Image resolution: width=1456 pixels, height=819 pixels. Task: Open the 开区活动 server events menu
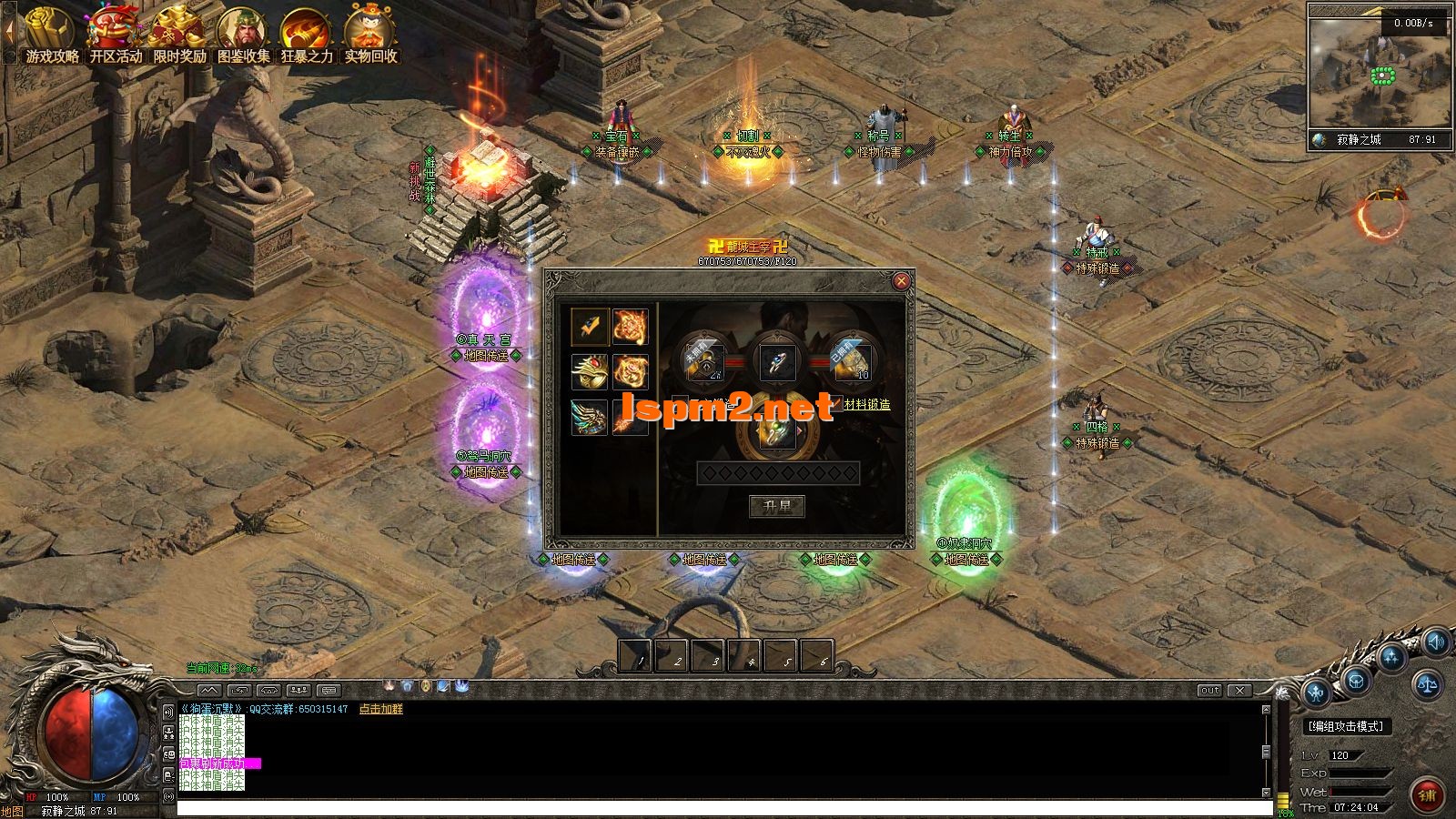tap(116, 36)
